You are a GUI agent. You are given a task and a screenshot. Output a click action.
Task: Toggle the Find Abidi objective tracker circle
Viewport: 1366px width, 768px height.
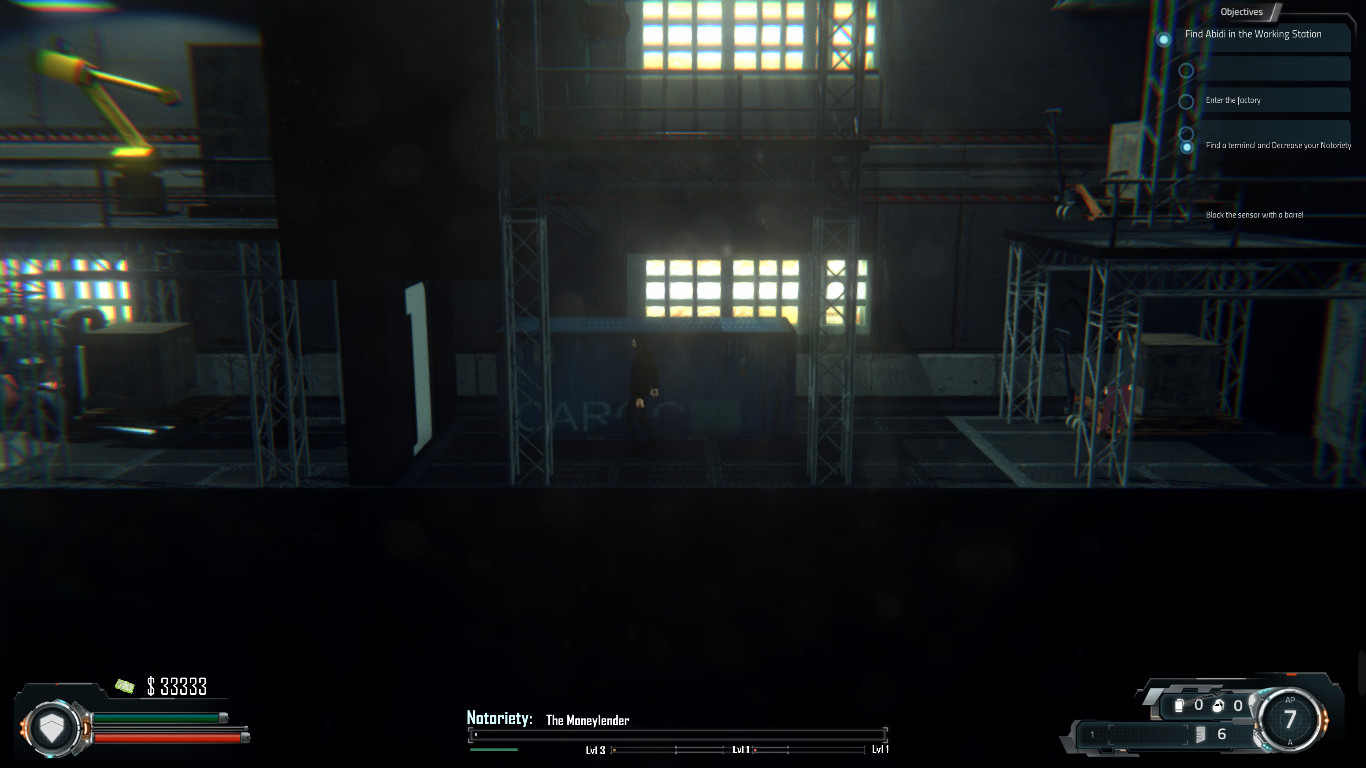click(1163, 39)
